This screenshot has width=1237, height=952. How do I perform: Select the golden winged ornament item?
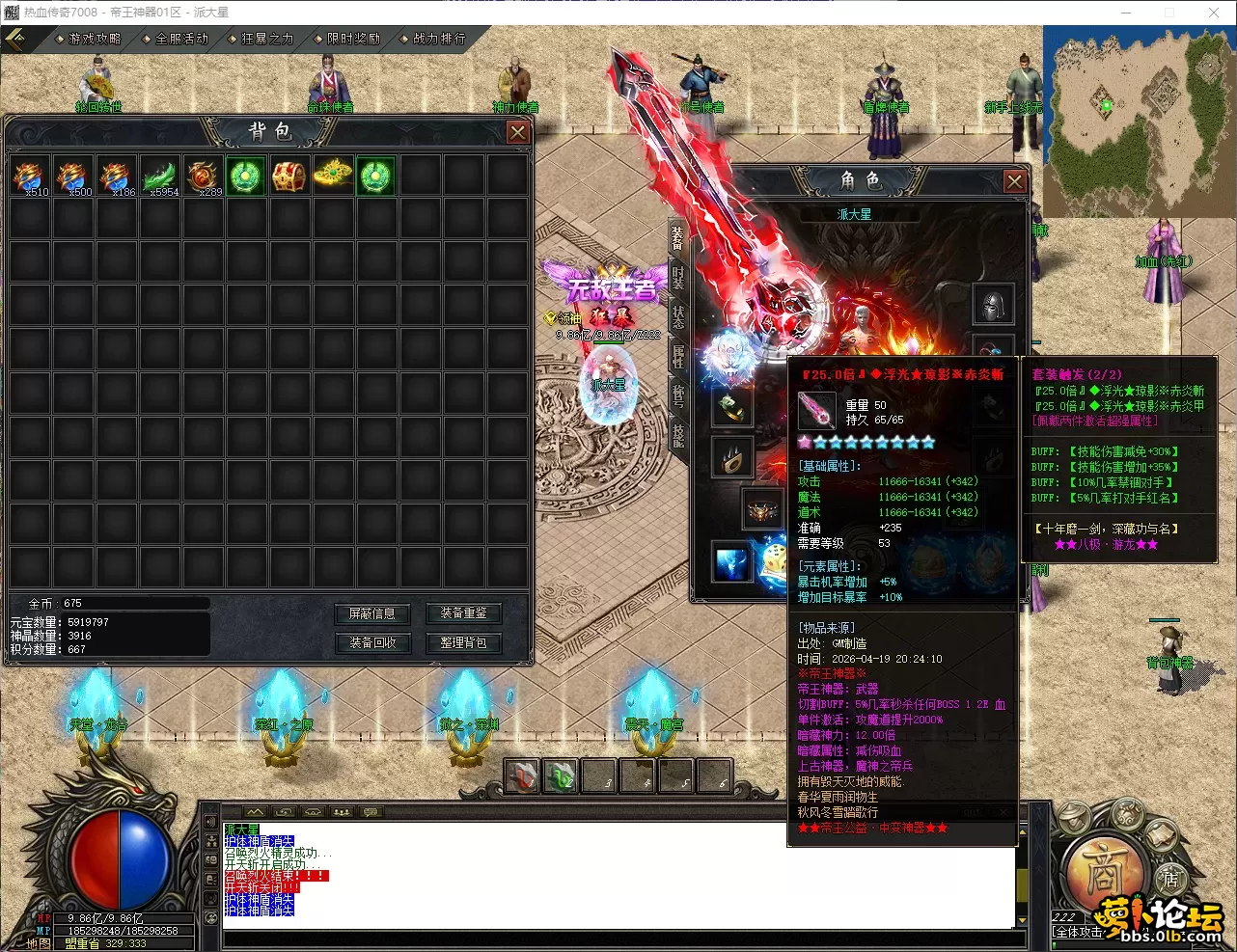coord(332,177)
